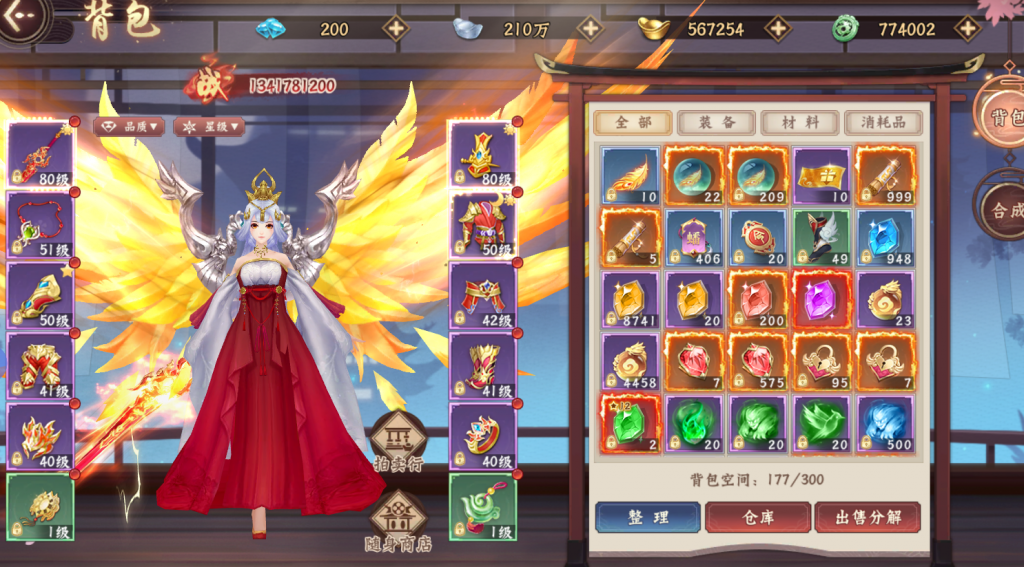Select the purple gem inventory item
This screenshot has height=567, width=1024.
[x=821, y=300]
